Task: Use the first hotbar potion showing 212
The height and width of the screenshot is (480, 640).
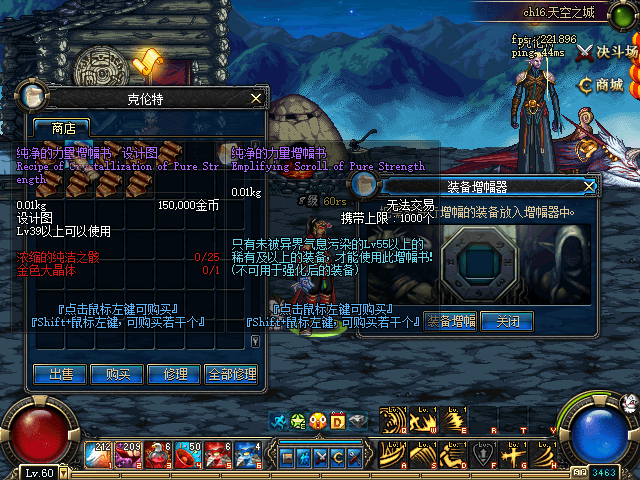Action: [99, 456]
